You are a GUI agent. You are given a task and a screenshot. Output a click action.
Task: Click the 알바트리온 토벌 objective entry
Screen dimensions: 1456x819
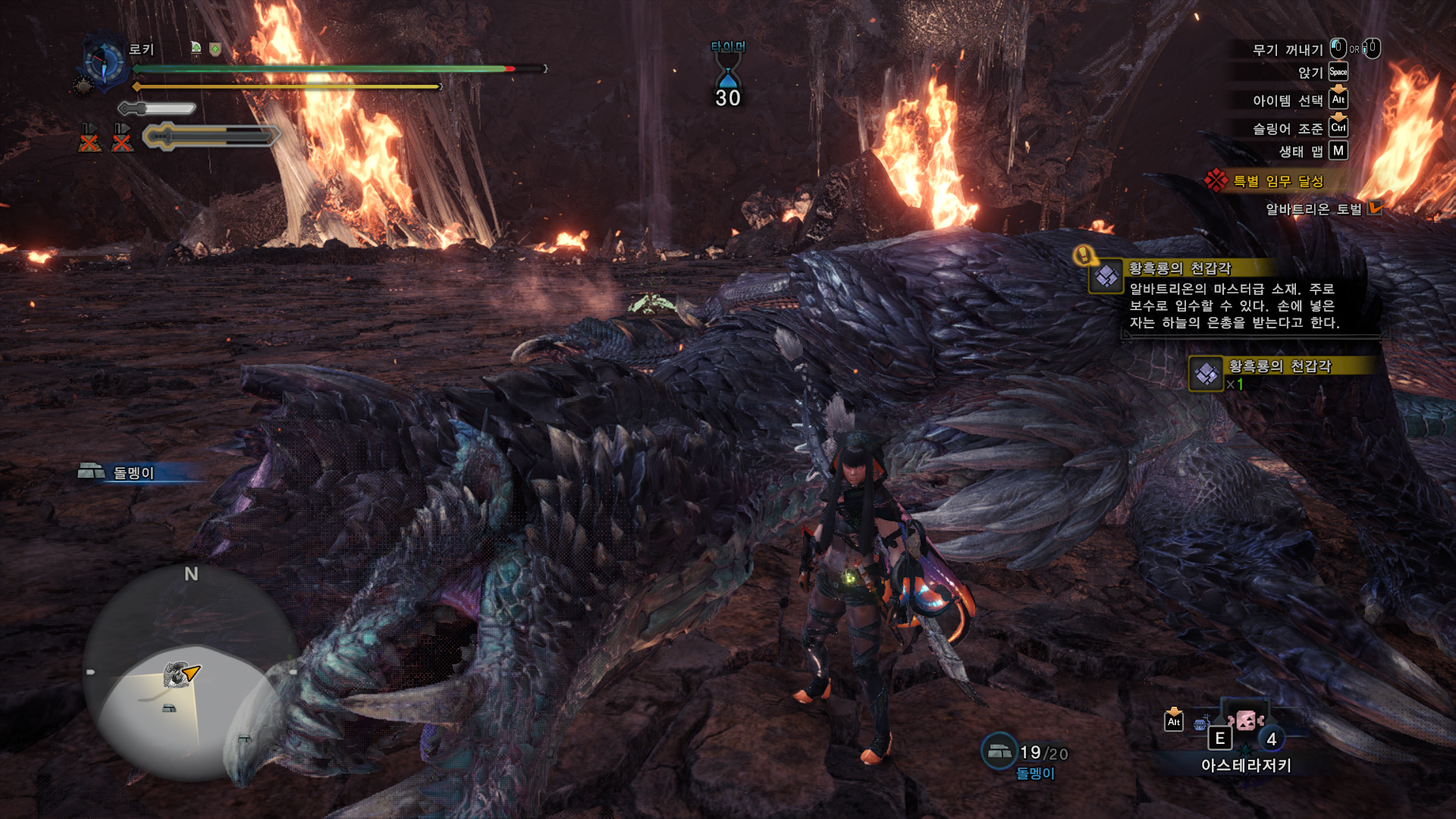(1313, 209)
